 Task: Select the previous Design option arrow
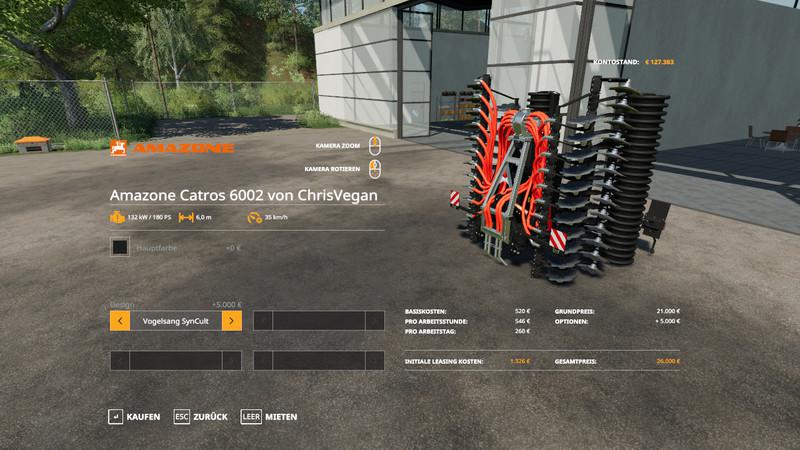[x=120, y=321]
